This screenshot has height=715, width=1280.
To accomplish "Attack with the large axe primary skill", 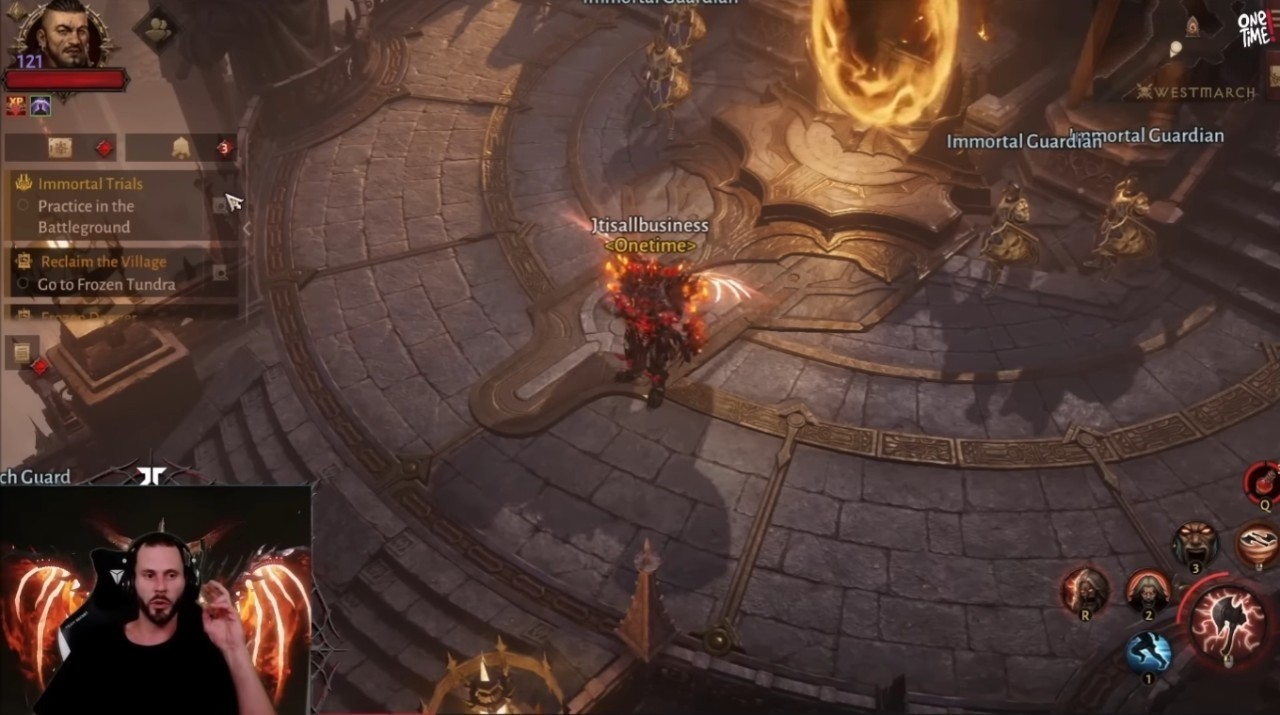I will coord(1228,623).
